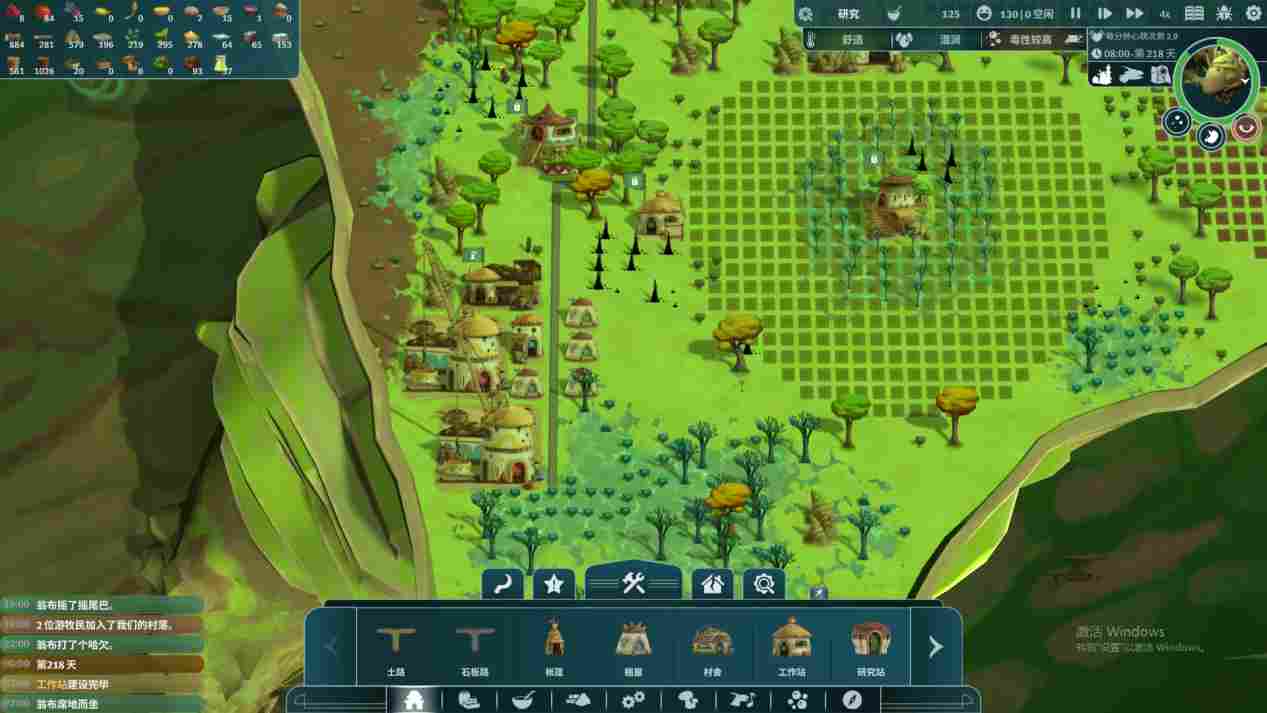Viewport: 1267px width, 713px height.
Task: Open the gear settings menu
Action: point(1253,13)
